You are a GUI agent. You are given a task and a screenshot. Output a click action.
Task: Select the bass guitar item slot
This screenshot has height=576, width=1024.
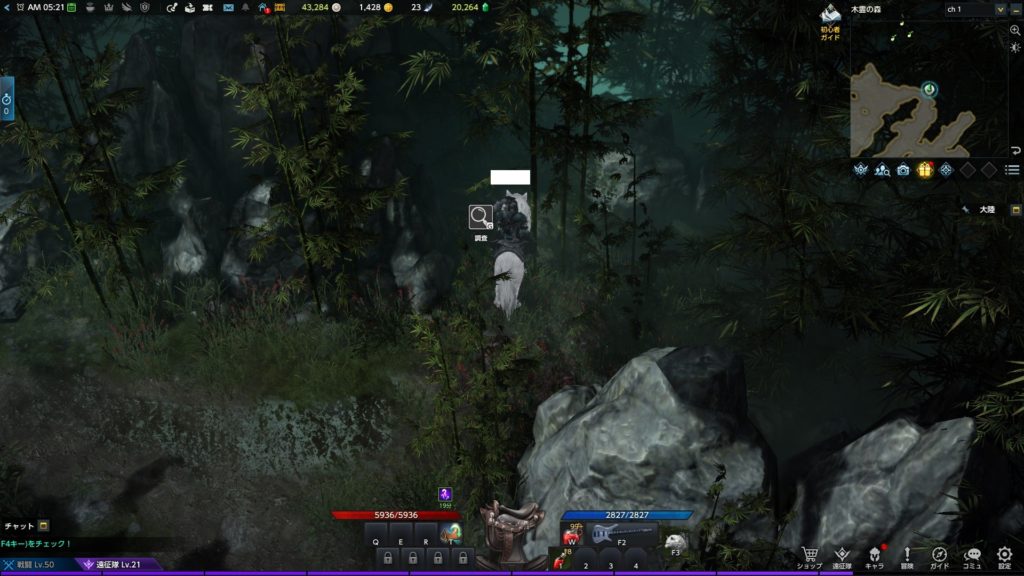pyautogui.click(x=611, y=534)
